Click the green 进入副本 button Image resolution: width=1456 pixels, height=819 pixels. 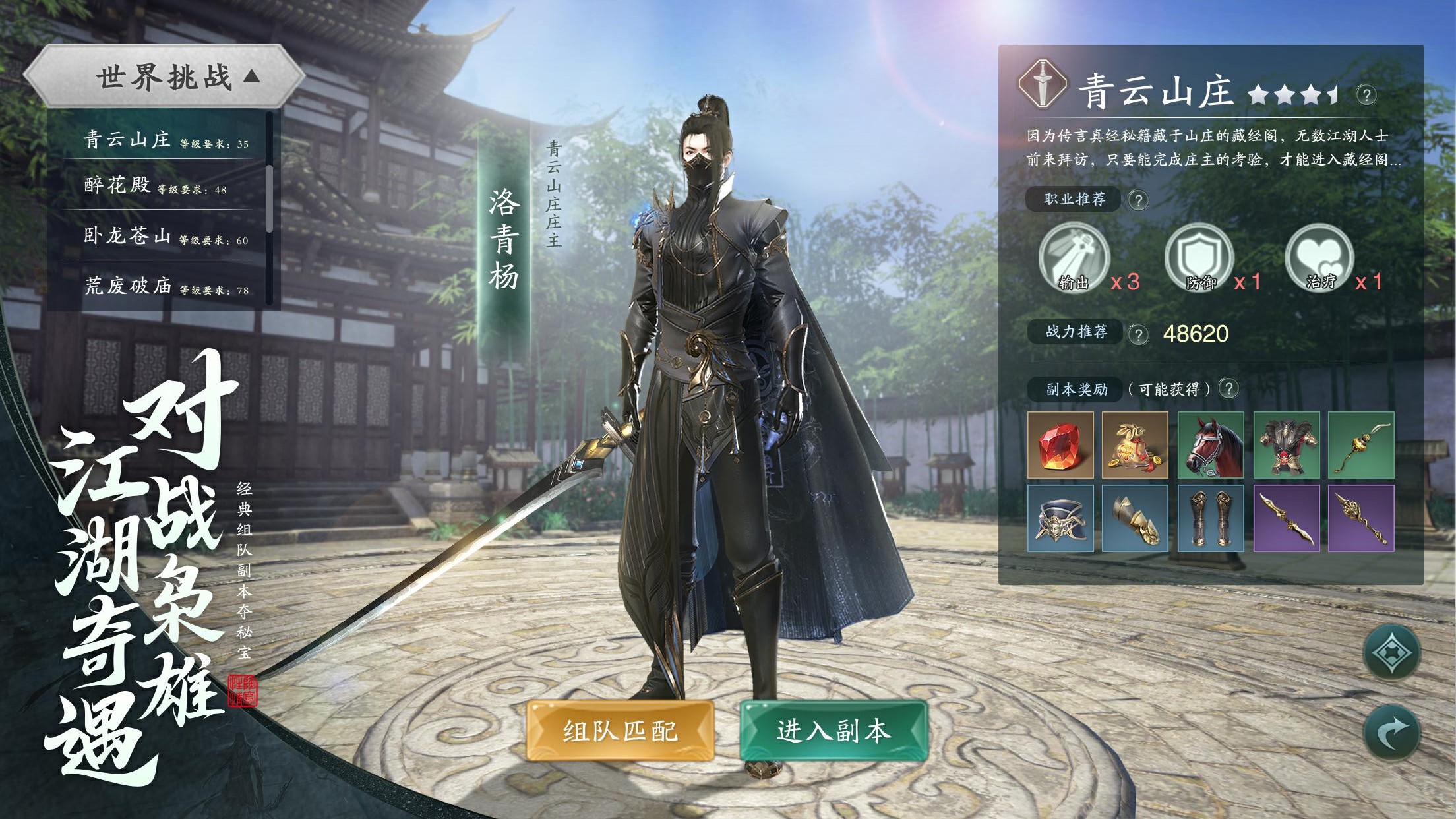(834, 731)
